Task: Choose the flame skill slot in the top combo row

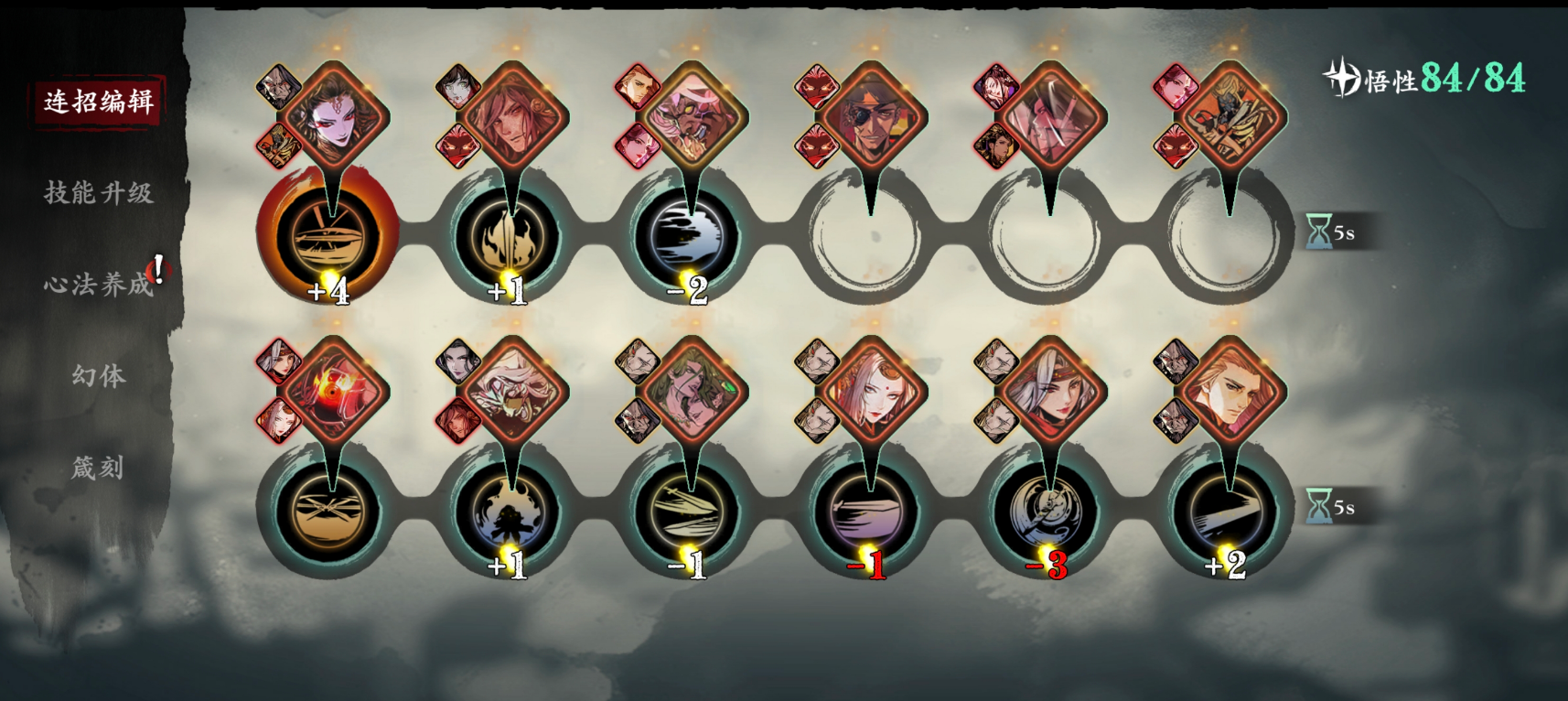Action: click(x=508, y=236)
